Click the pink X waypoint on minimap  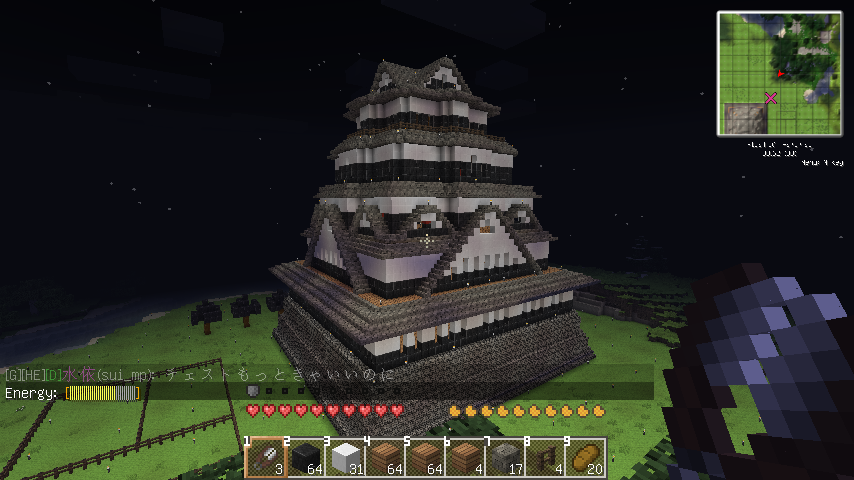pyautogui.click(x=771, y=97)
